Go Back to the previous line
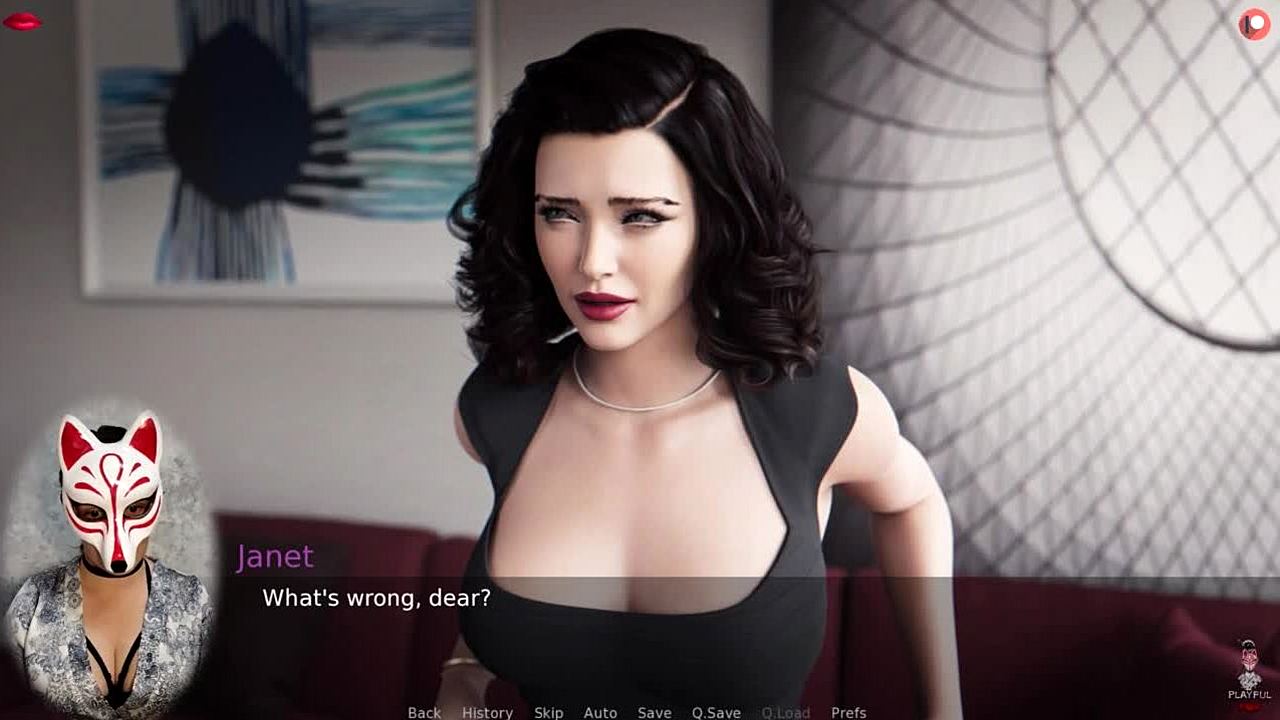Viewport: 1280px width, 720px height. 424,712
